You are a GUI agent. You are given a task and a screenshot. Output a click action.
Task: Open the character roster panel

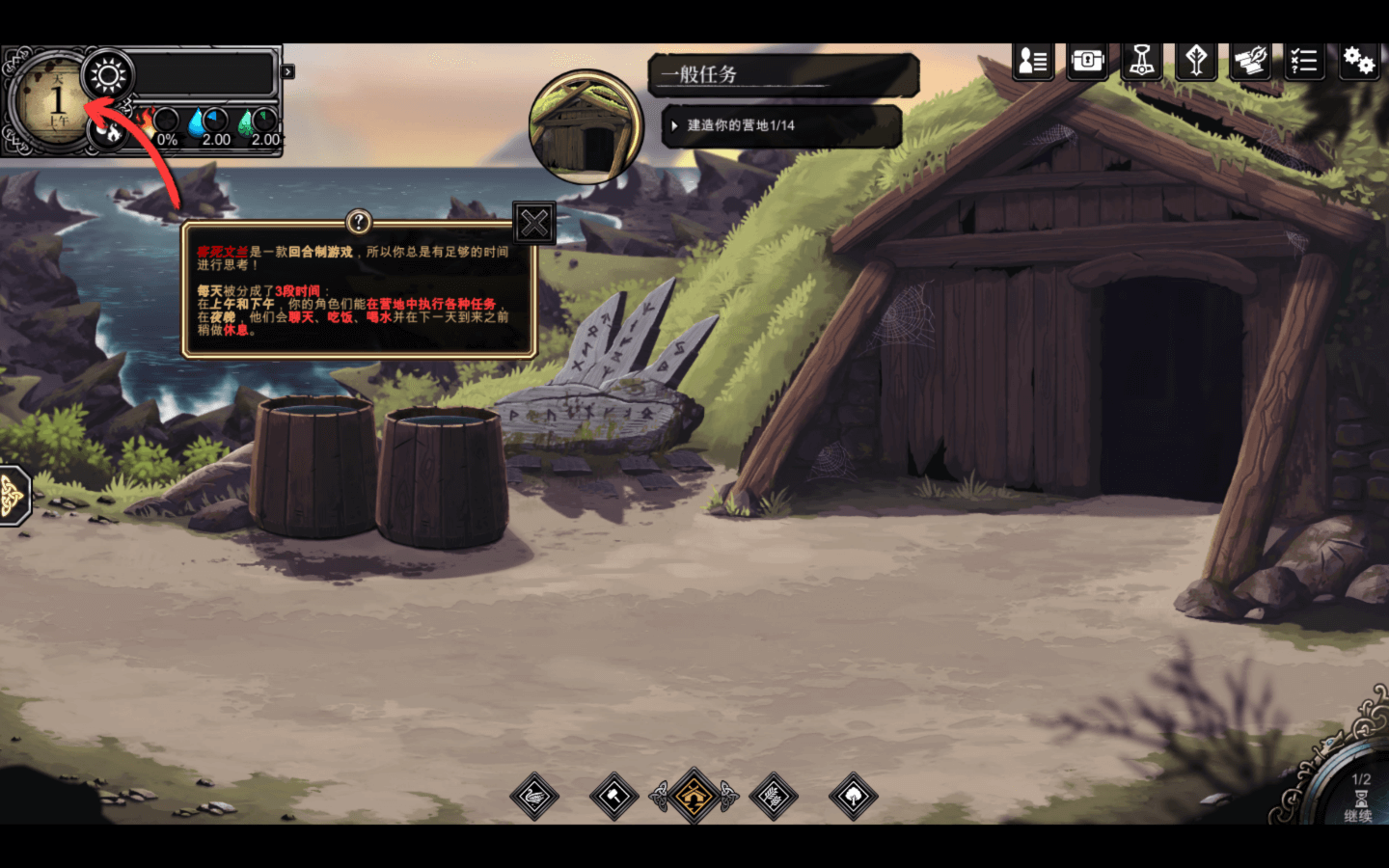click(x=1032, y=61)
